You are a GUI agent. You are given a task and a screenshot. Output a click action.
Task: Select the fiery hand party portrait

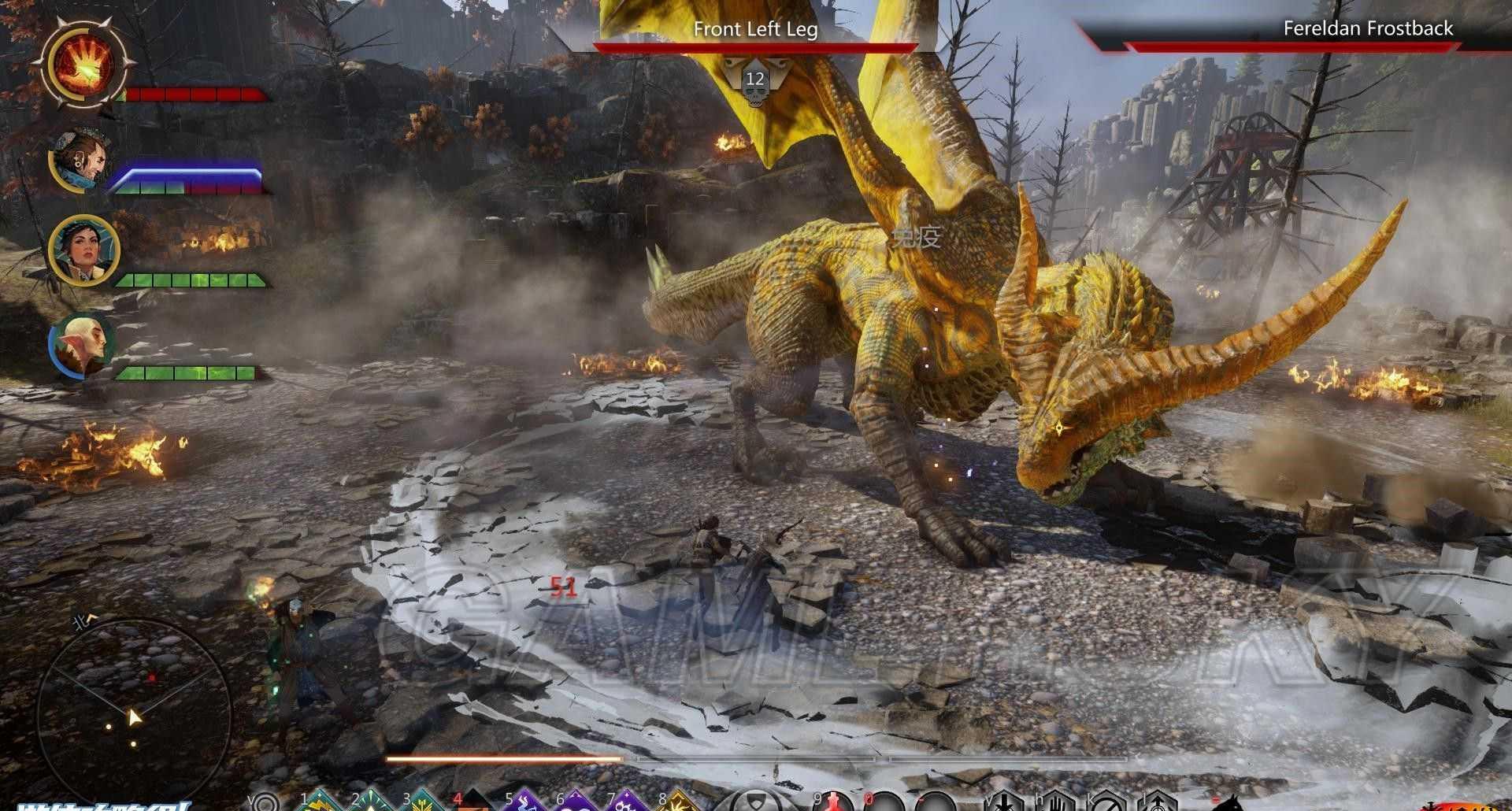85,63
